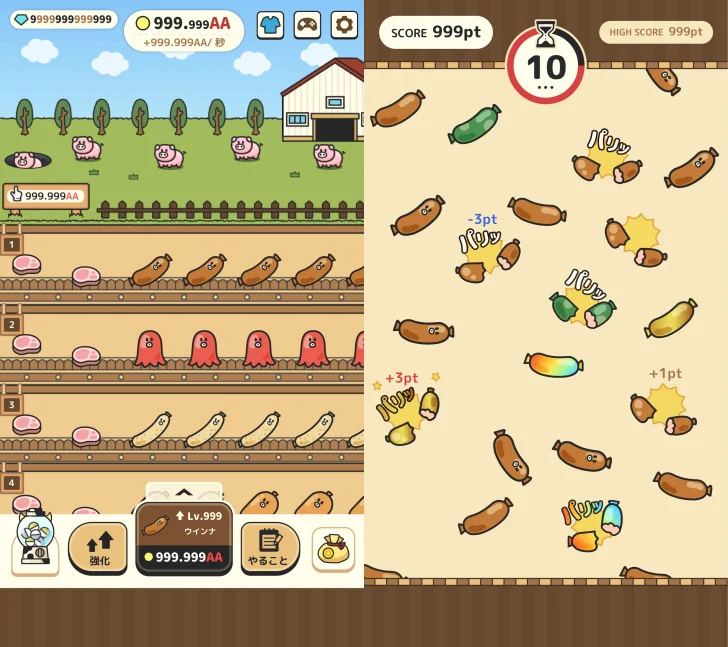Open the gamepad minigame menu
The height and width of the screenshot is (647, 728).
(x=307, y=24)
